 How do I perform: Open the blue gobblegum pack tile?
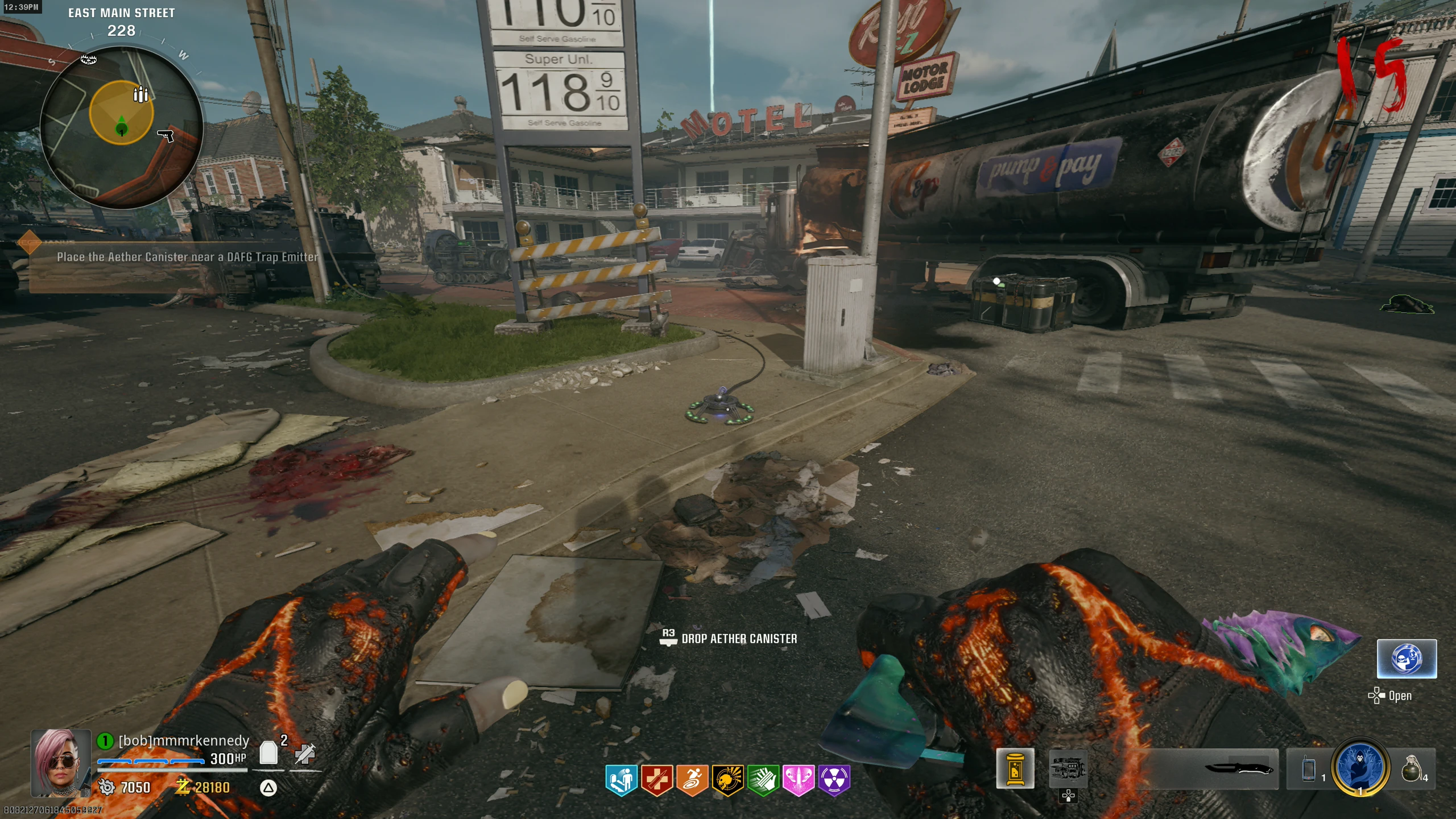tap(1407, 659)
